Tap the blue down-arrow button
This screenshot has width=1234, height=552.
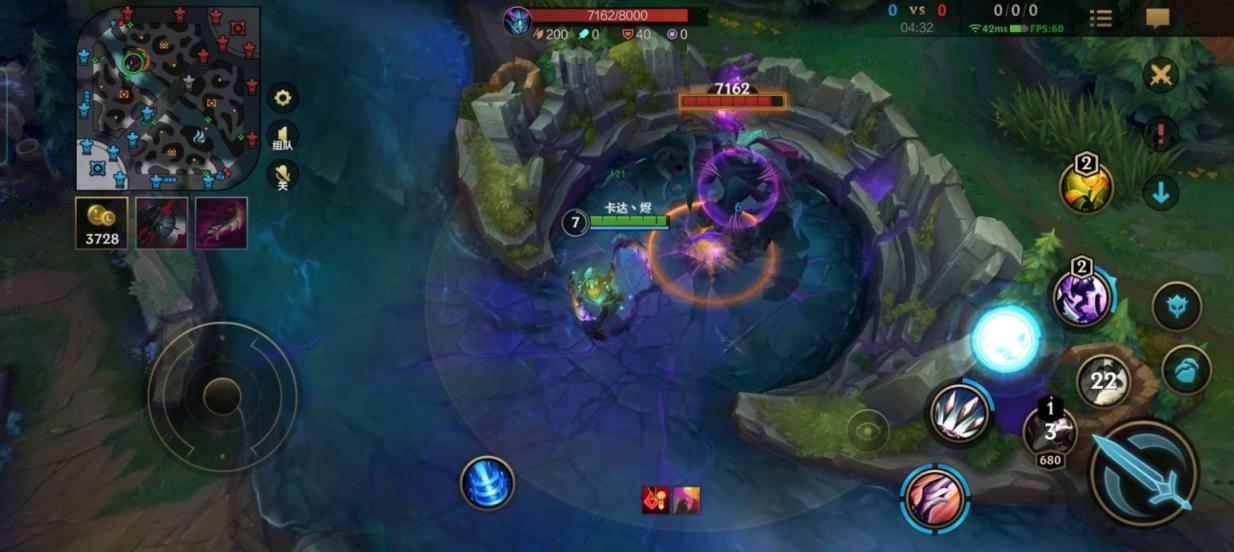(x=1160, y=192)
